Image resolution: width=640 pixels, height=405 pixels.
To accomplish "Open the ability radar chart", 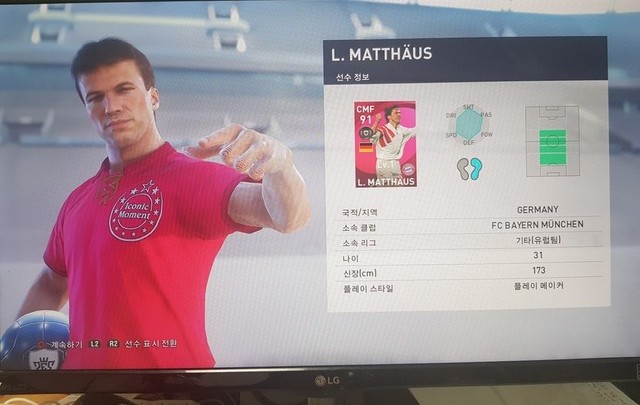I will [468, 126].
